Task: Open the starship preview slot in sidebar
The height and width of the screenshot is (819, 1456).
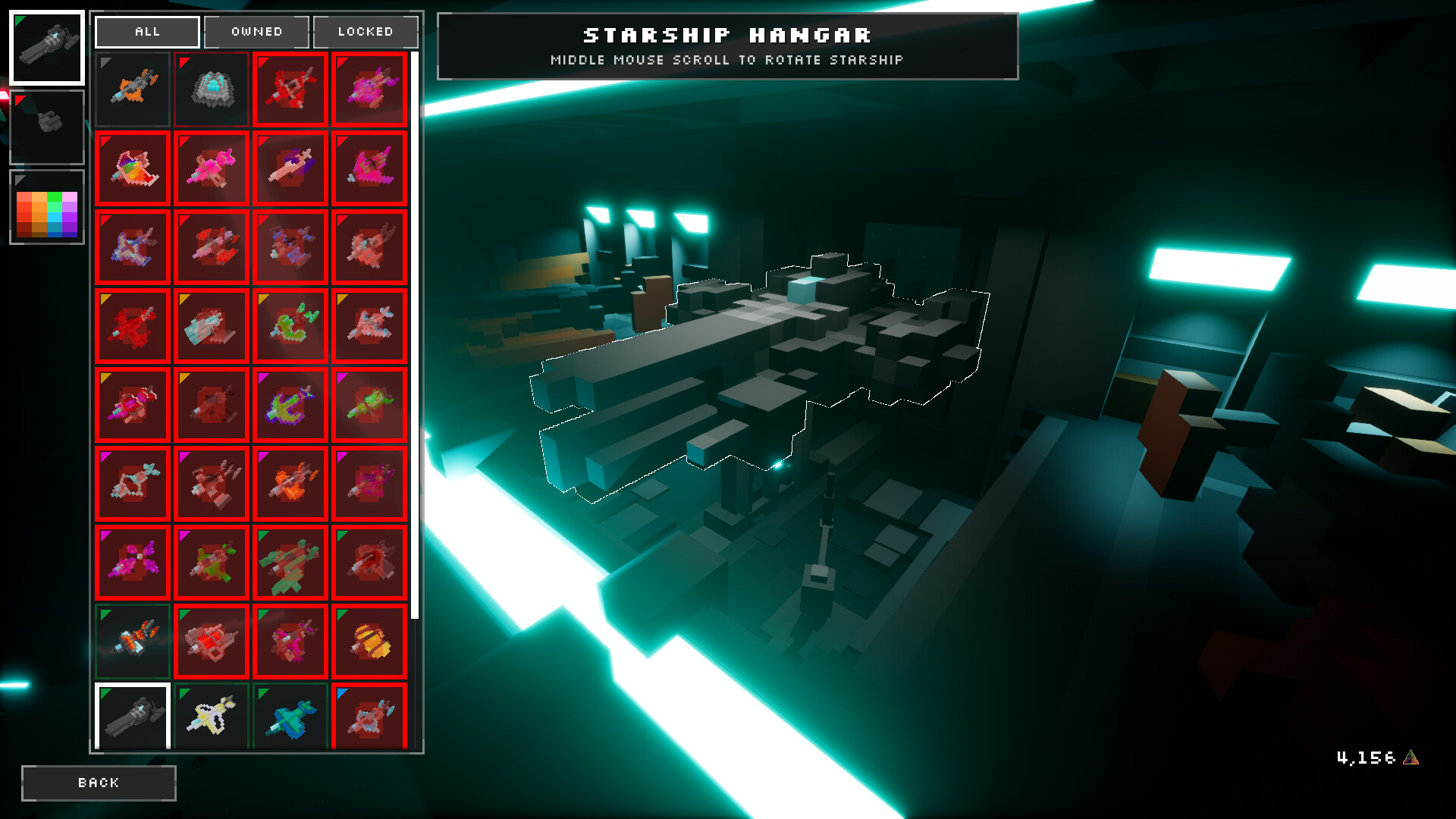Action: coord(47,127)
